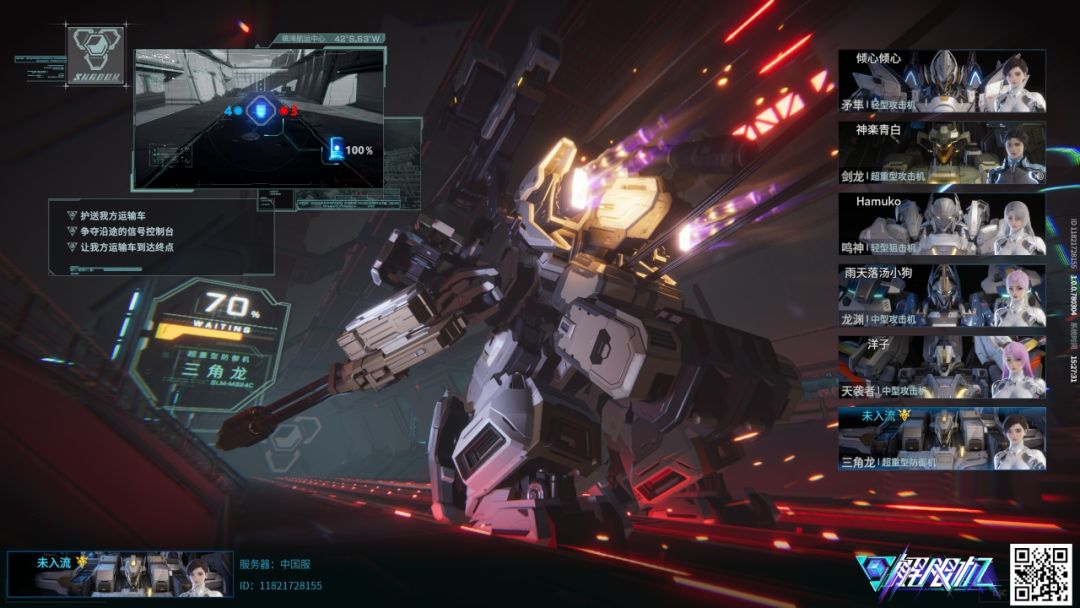Click the highlighted 未入流 三角龙 team row
The image size is (1080, 608).
(941, 438)
